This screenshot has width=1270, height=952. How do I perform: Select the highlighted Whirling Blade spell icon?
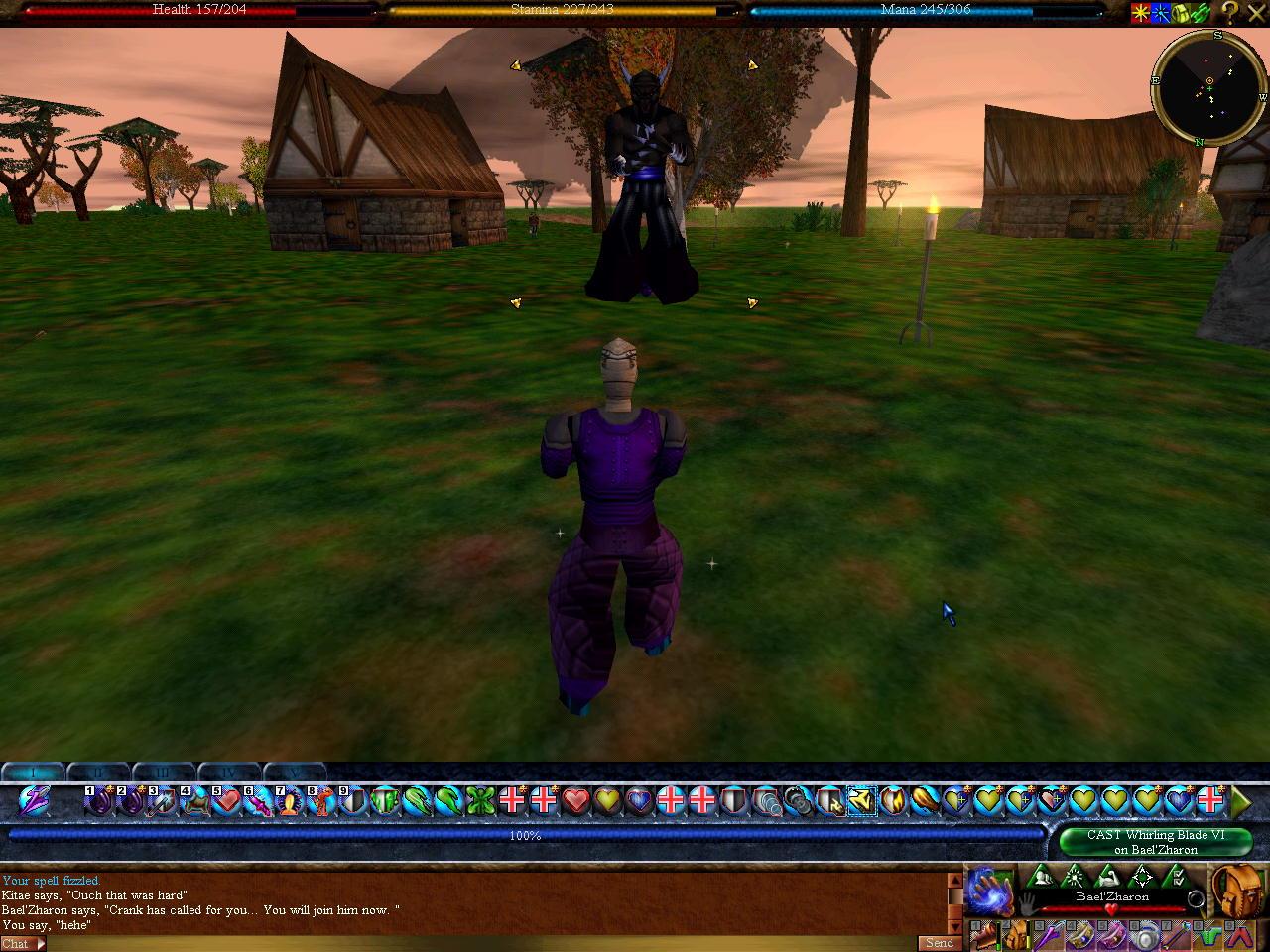coord(861,800)
